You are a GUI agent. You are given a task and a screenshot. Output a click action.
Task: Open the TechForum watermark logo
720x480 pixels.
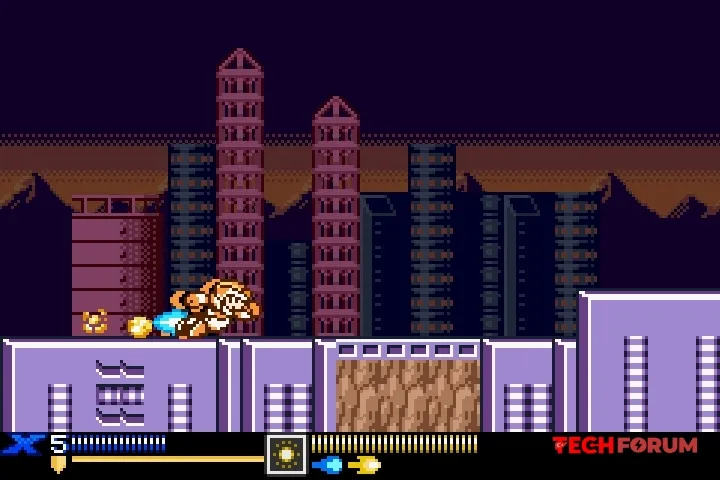point(625,446)
